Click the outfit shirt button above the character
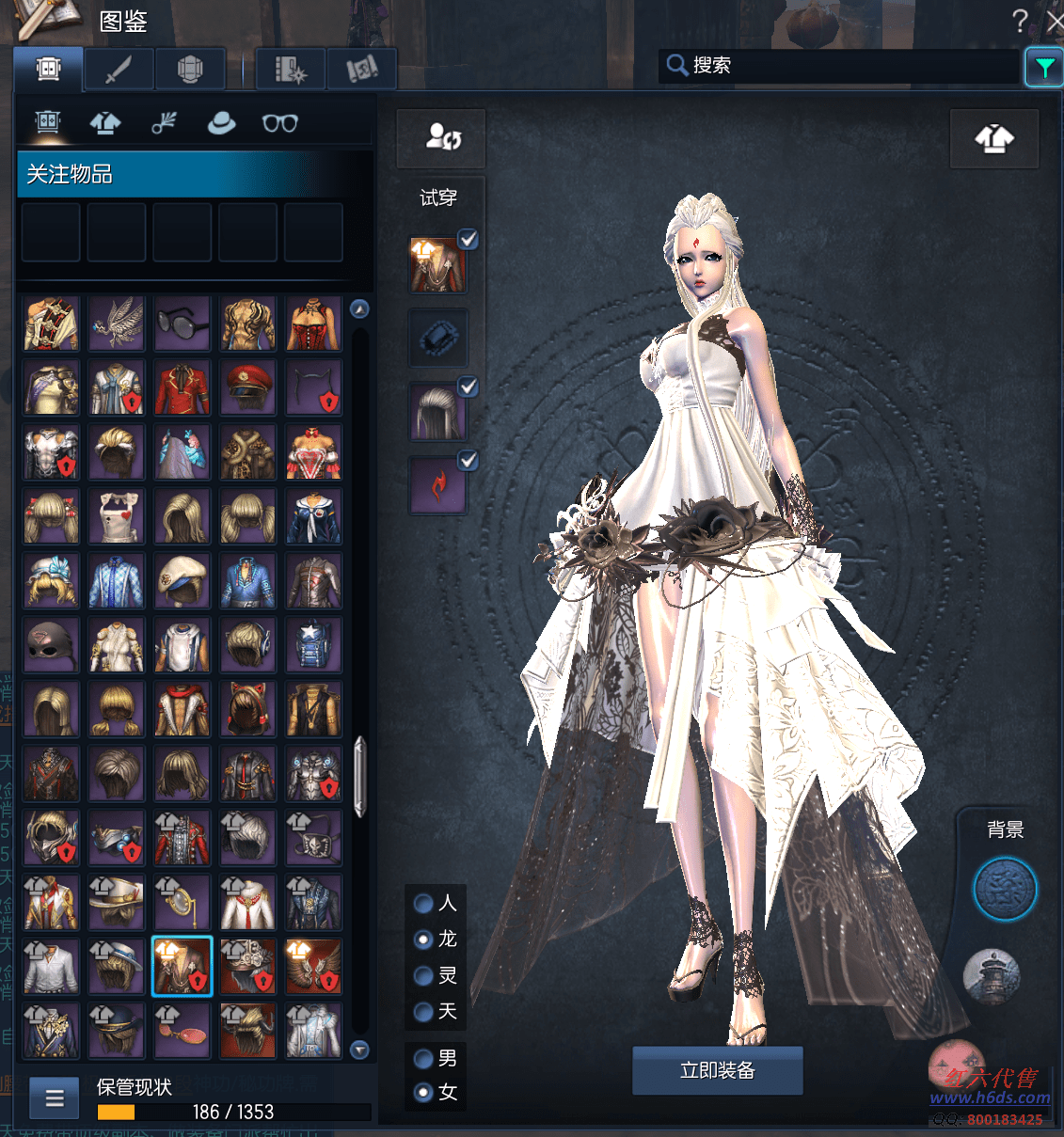 [x=994, y=139]
